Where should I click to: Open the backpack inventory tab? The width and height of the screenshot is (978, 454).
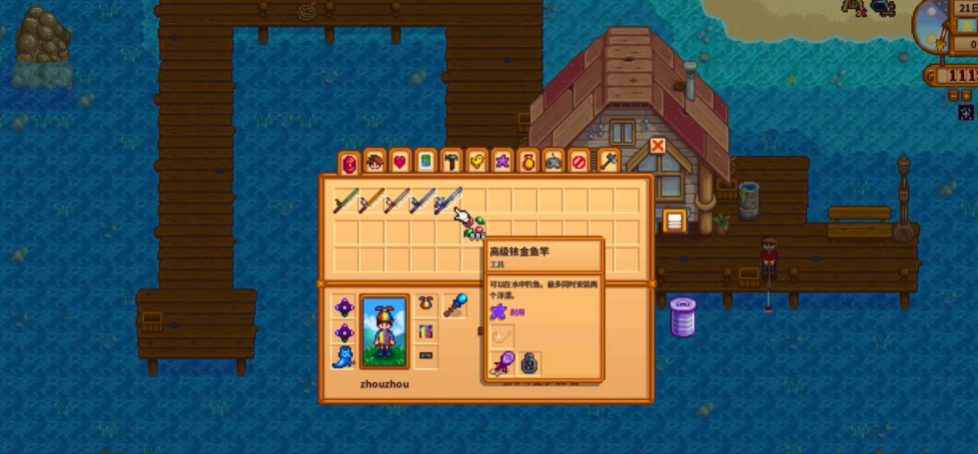(x=349, y=161)
